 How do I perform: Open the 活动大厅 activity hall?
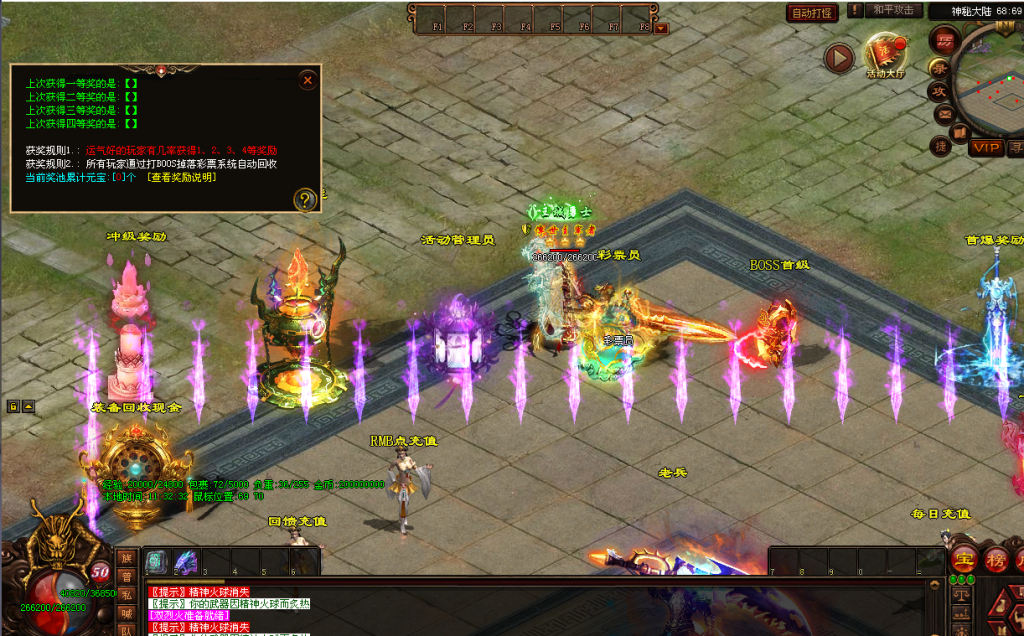point(884,55)
